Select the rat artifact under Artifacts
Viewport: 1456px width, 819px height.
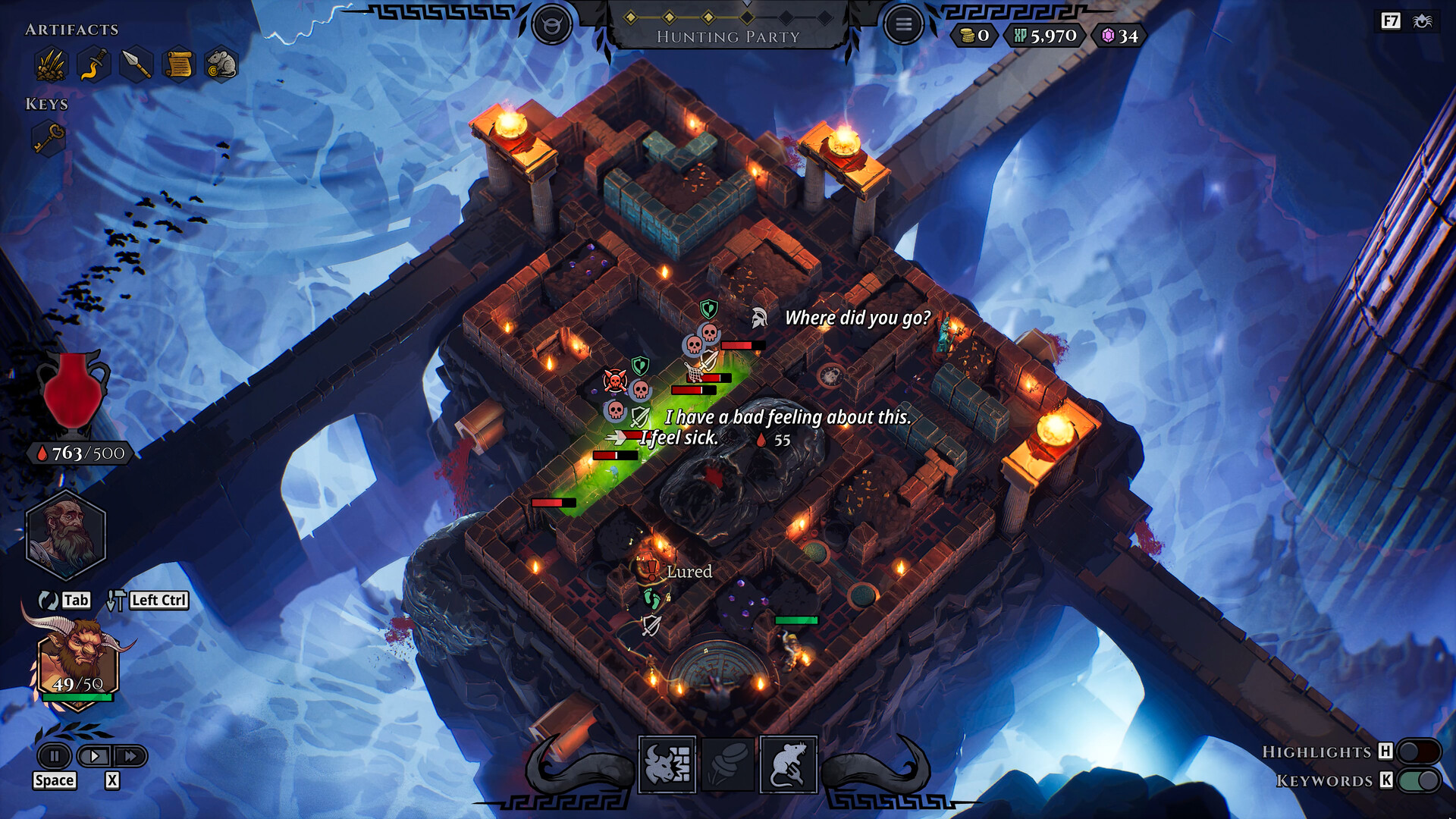point(219,64)
